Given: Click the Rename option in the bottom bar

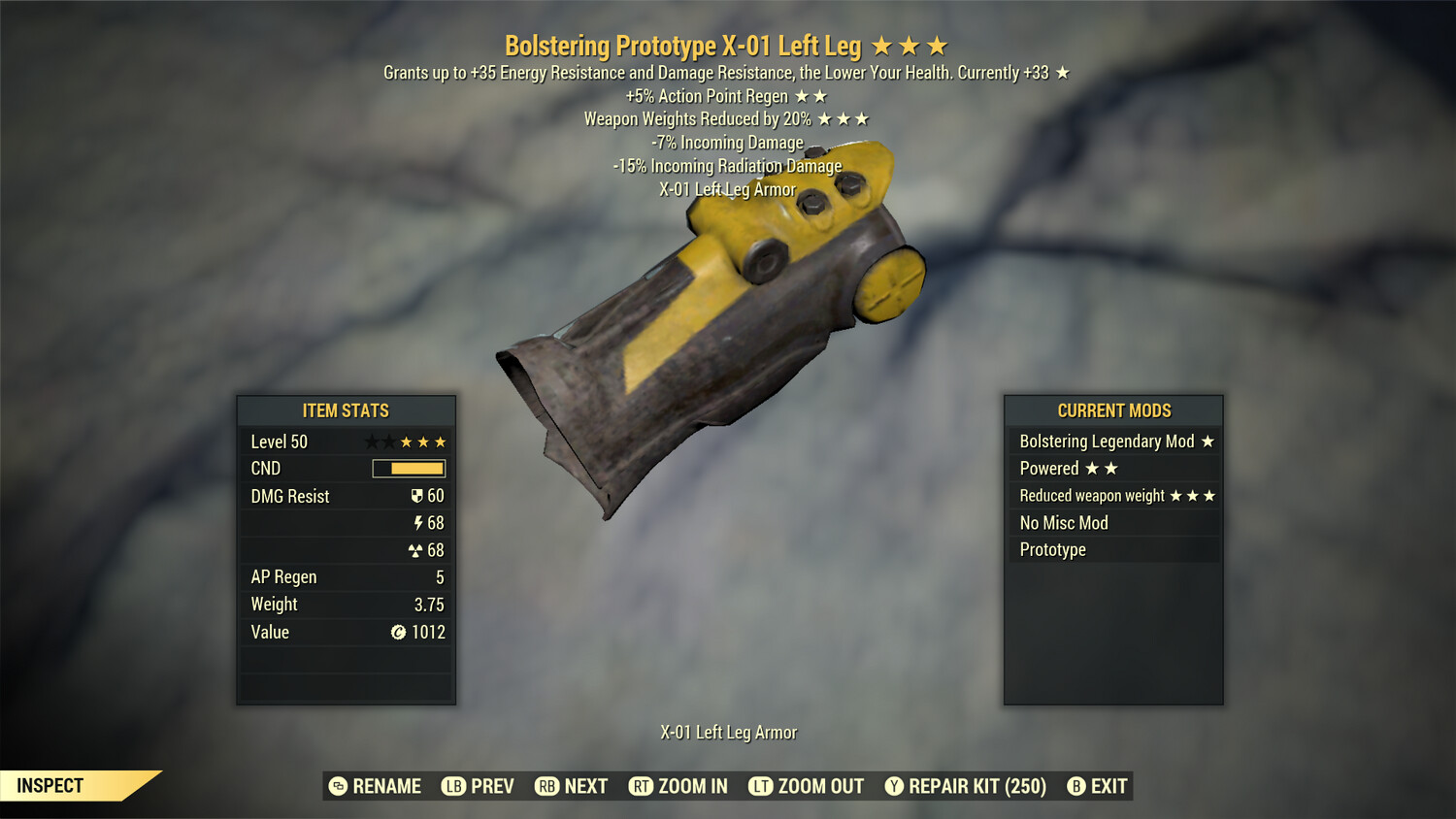Looking at the screenshot, I should (x=375, y=786).
